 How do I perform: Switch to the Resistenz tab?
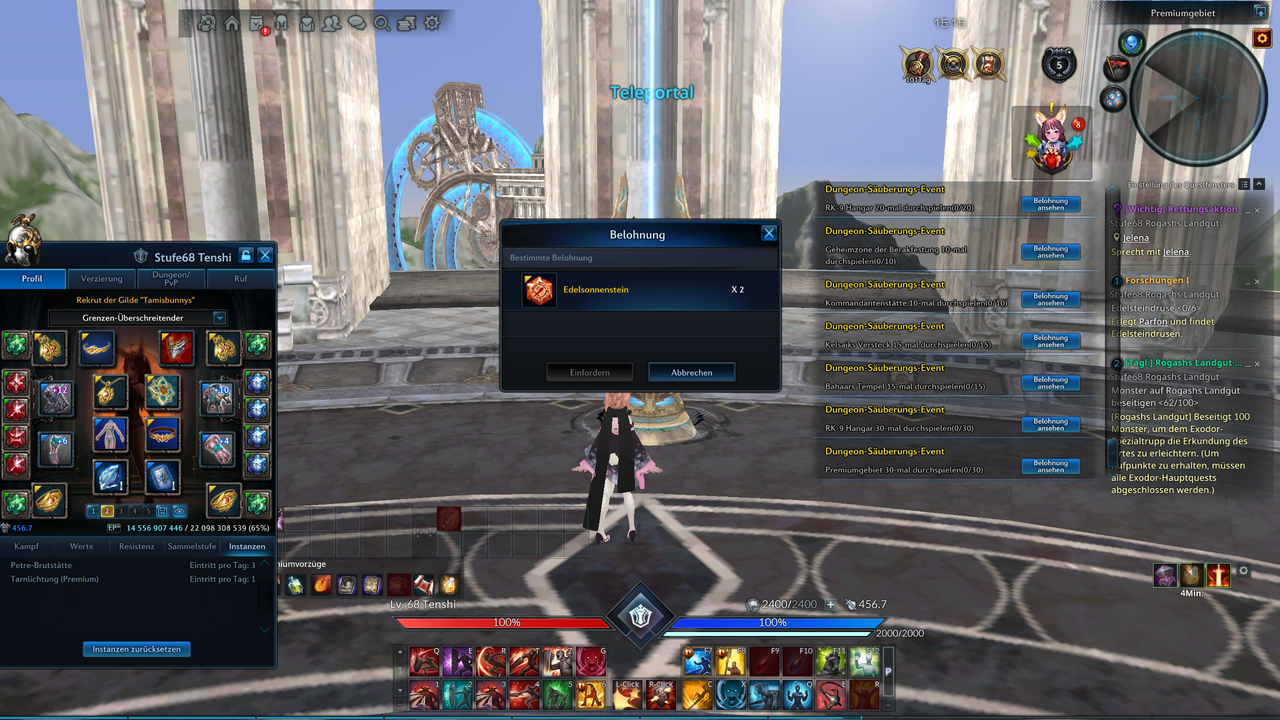[x=137, y=547]
